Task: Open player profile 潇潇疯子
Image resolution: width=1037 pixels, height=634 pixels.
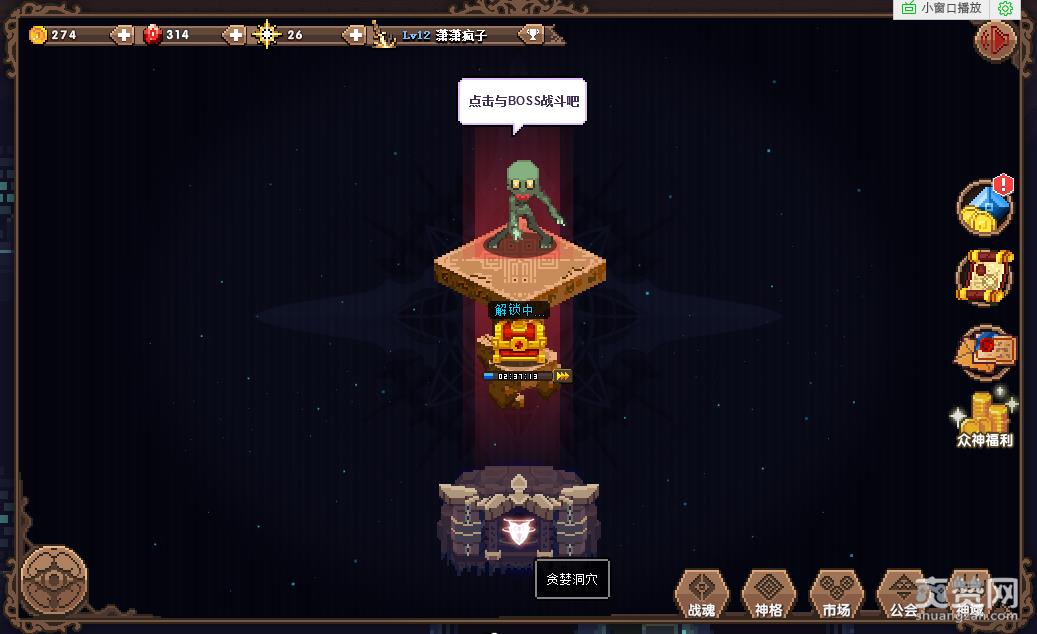Action: point(460,35)
